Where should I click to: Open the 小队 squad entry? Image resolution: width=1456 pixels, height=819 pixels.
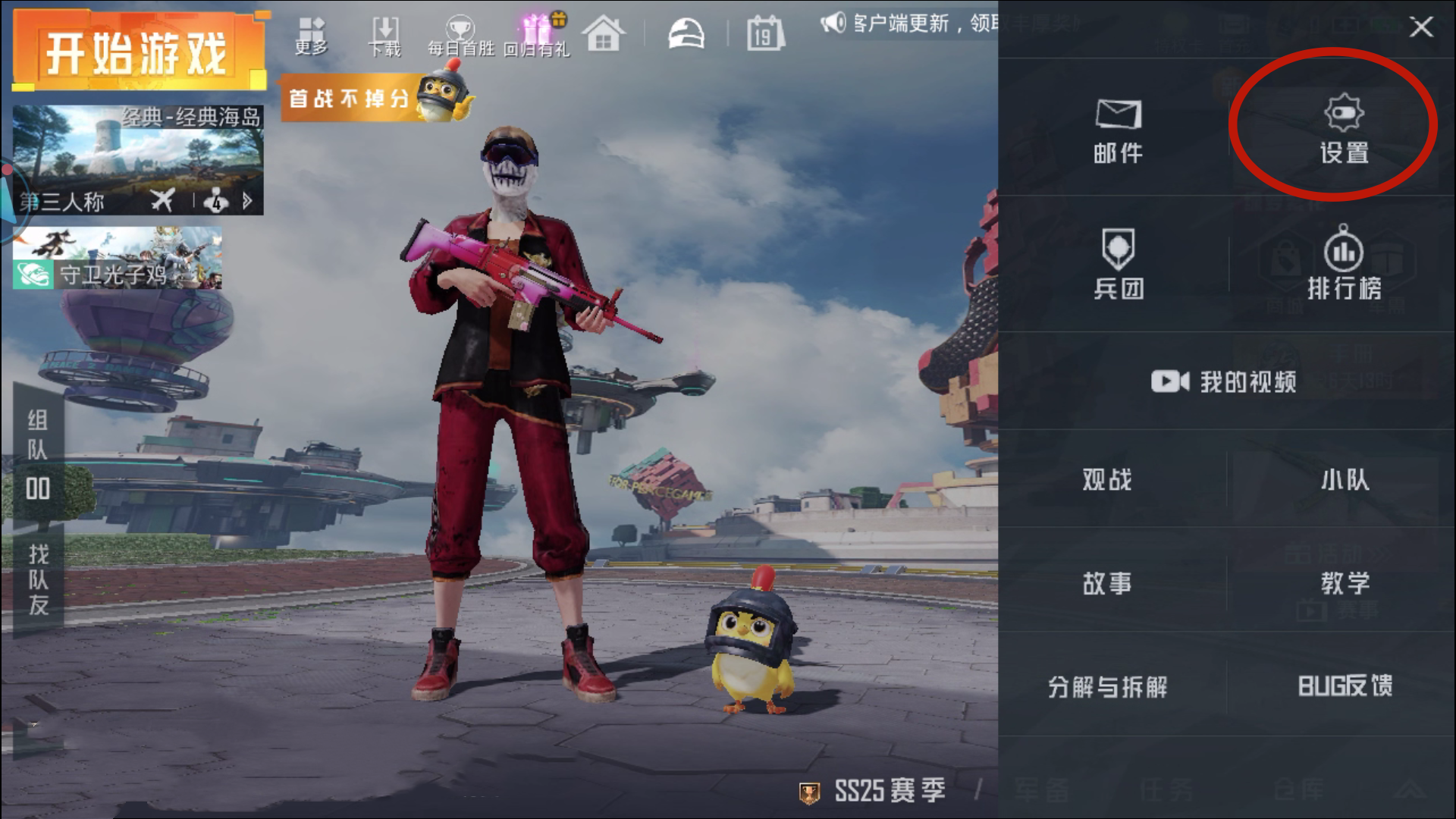1345,479
